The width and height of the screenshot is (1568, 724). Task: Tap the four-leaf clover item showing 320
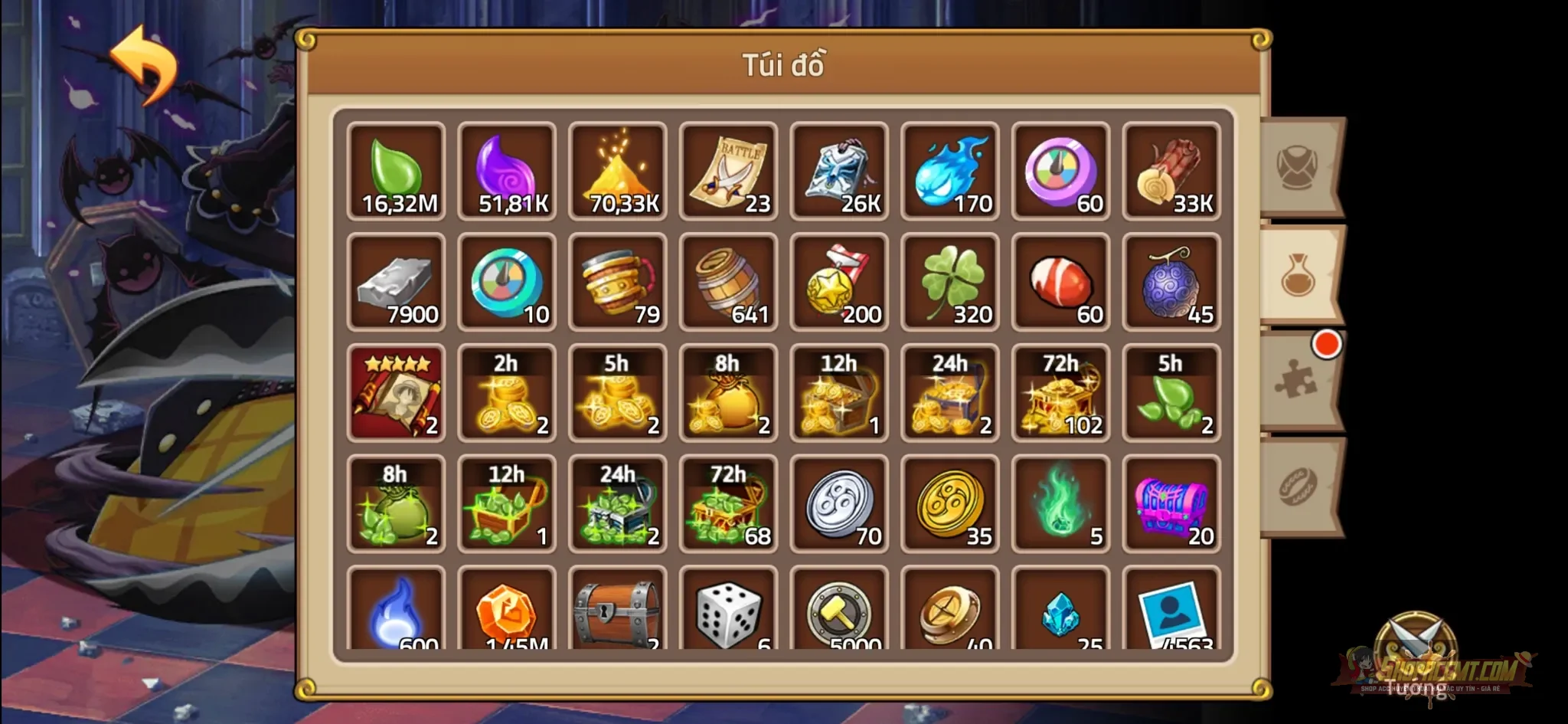tap(949, 282)
